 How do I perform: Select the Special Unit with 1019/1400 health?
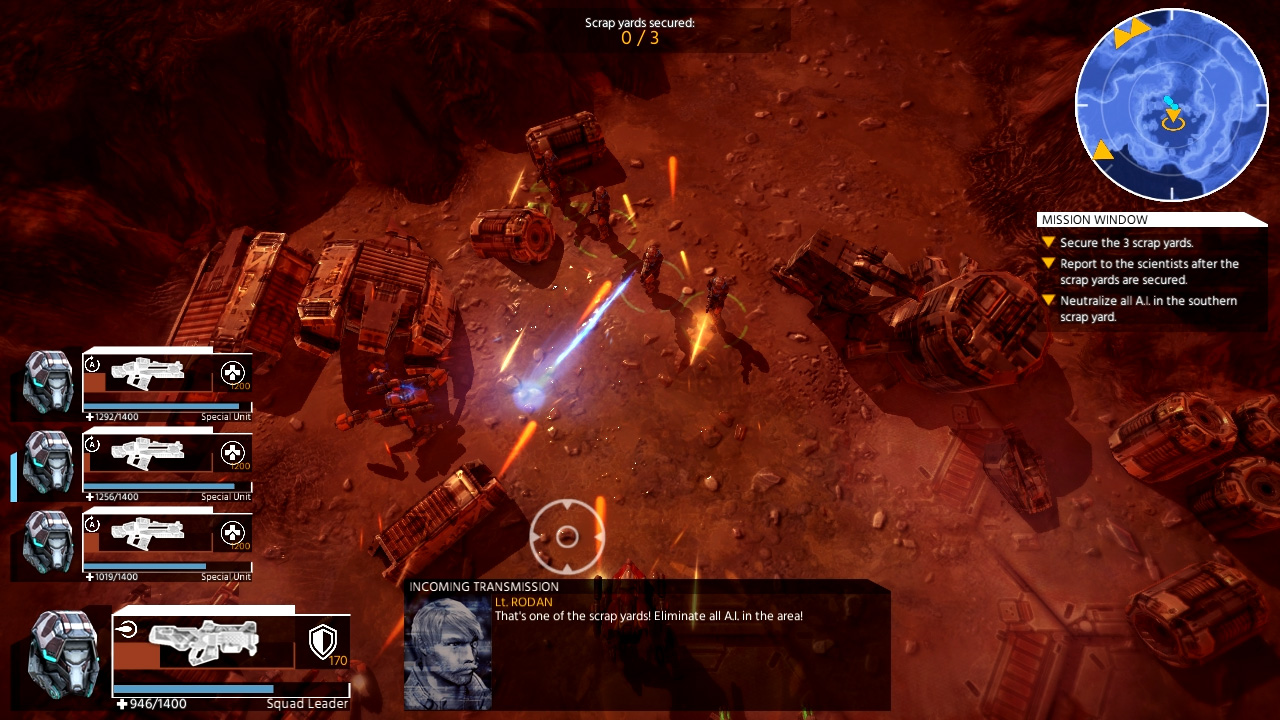pyautogui.click(x=48, y=542)
